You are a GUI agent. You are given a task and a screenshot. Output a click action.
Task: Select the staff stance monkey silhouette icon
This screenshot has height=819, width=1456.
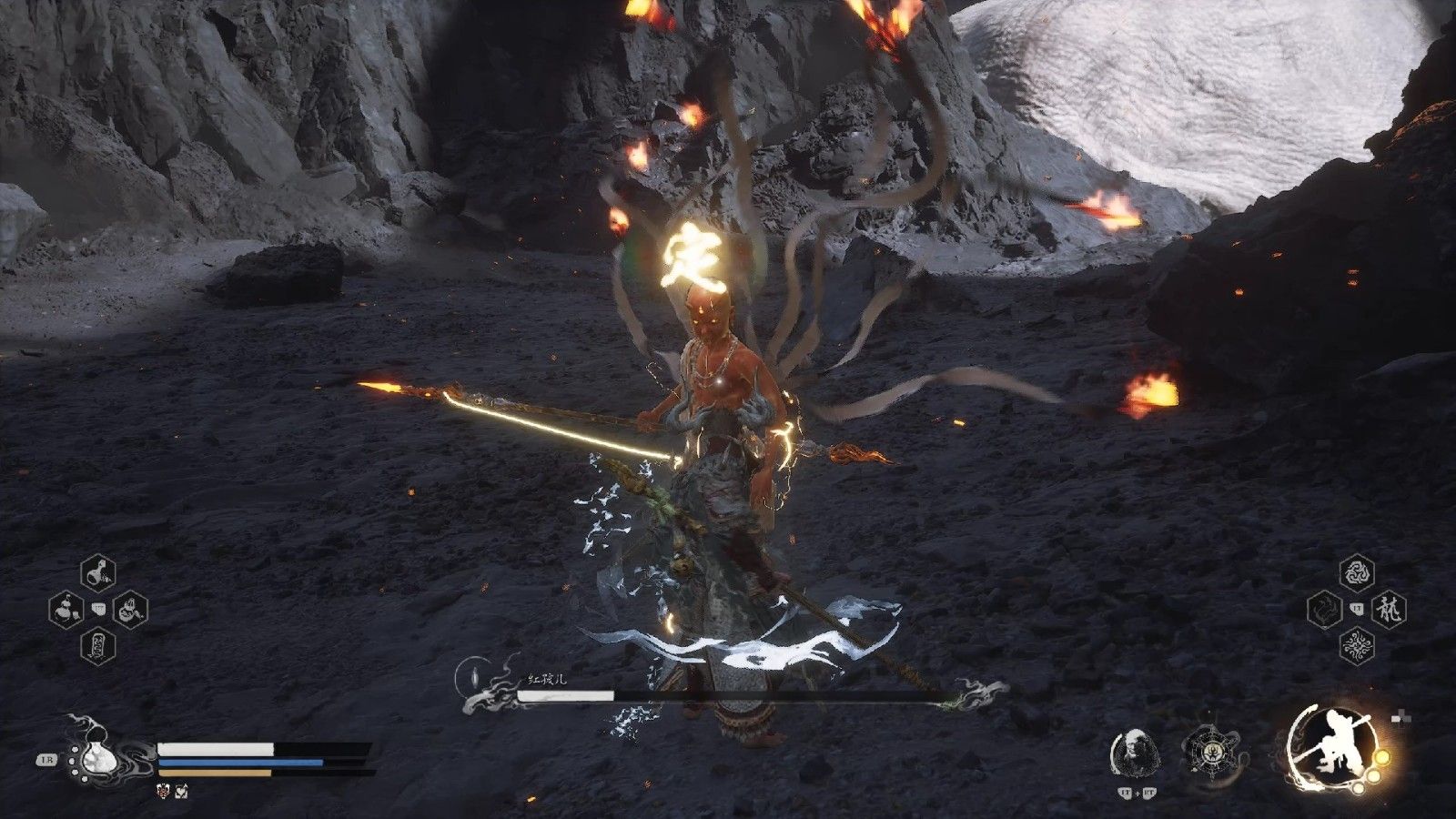1331,750
